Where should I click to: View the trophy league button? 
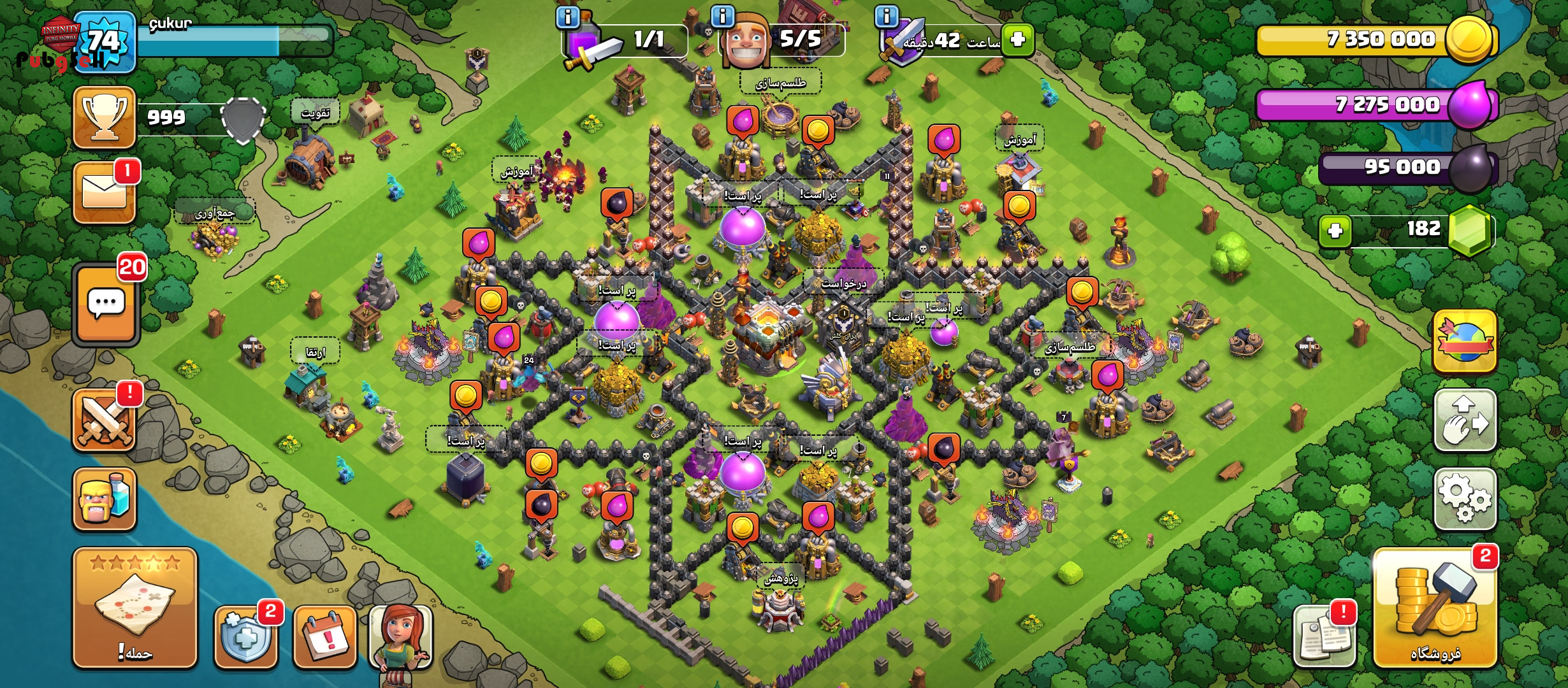click(x=105, y=118)
